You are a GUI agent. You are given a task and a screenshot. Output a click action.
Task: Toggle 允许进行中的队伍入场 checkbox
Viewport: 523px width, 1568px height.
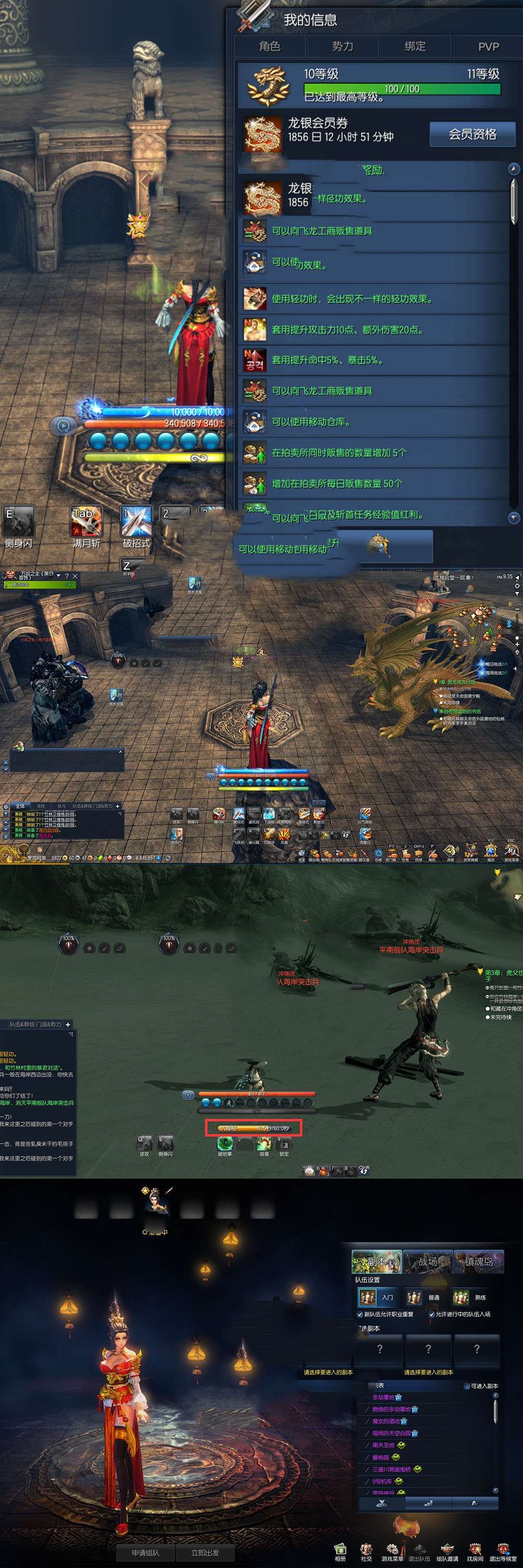[431, 1314]
